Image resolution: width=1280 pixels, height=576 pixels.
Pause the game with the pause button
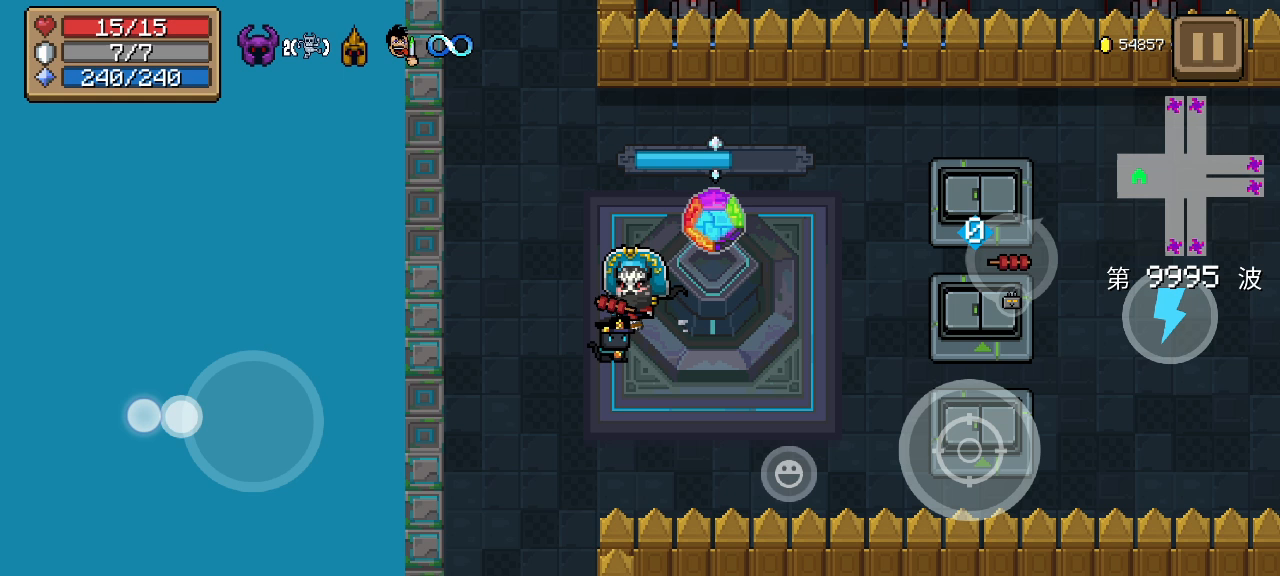(x=1208, y=47)
